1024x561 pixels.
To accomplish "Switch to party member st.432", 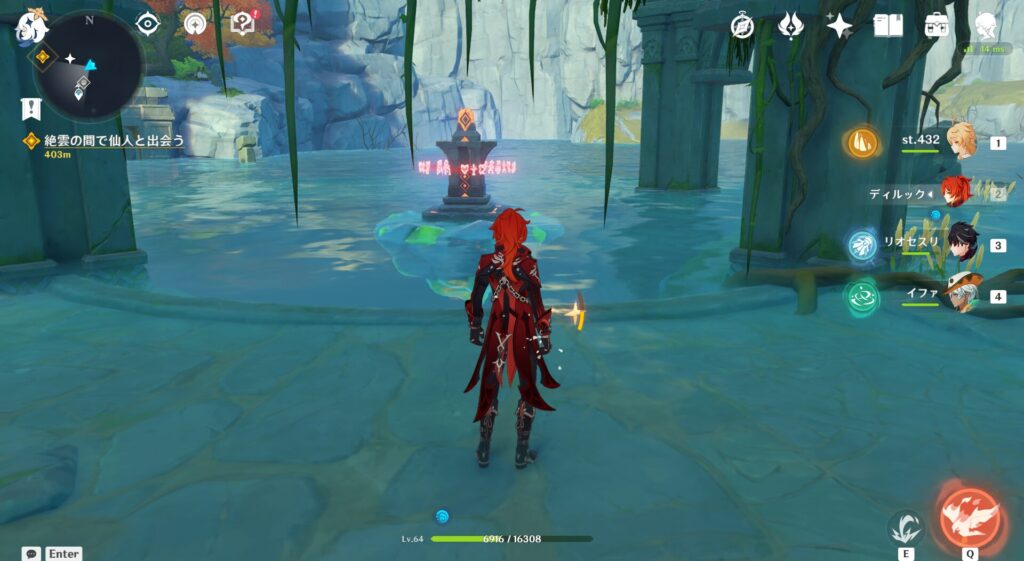I will pos(963,143).
